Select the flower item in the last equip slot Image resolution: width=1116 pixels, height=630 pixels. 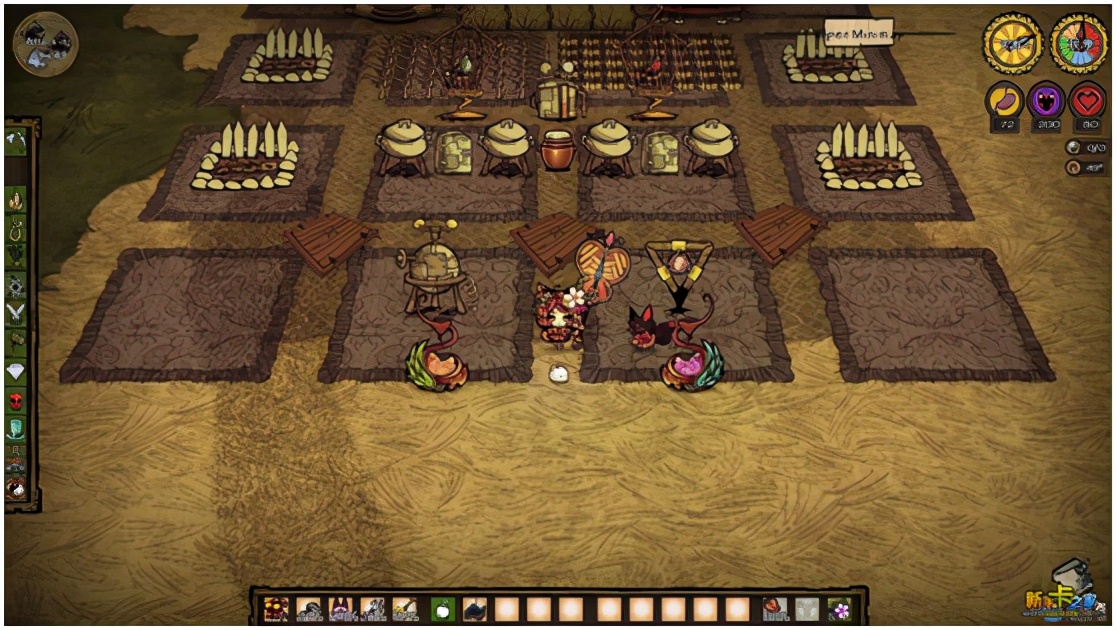tap(839, 608)
